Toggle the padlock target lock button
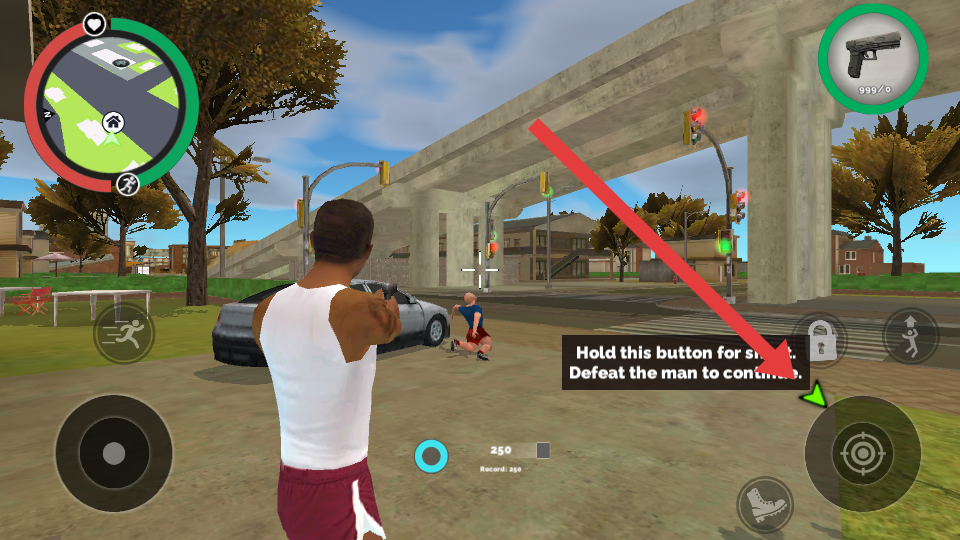Image resolution: width=960 pixels, height=540 pixels. click(820, 339)
